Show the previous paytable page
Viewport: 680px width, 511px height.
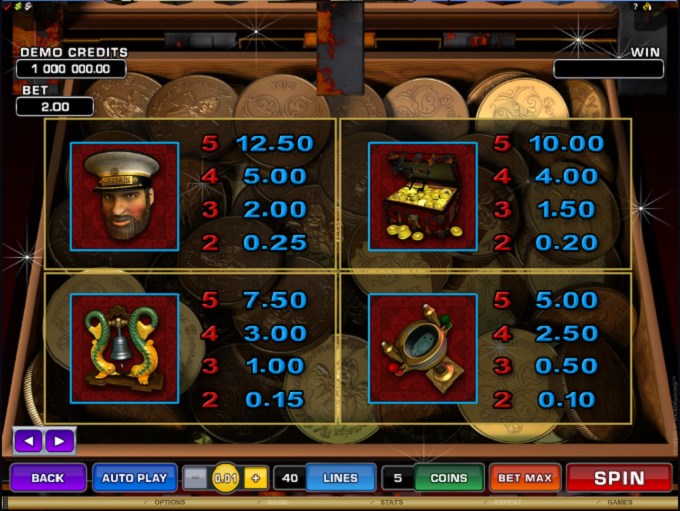pos(30,440)
